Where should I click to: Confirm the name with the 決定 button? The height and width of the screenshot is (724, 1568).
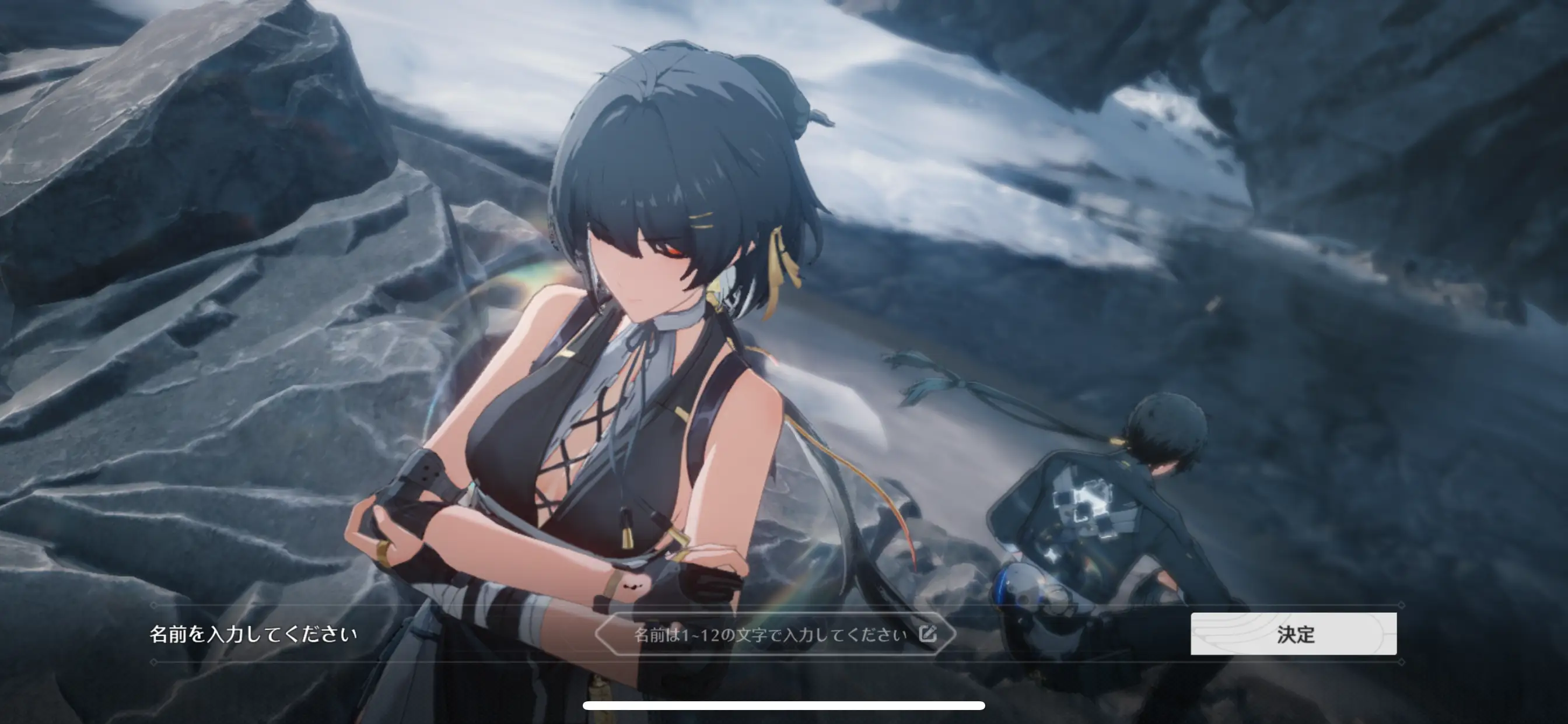pos(1293,634)
